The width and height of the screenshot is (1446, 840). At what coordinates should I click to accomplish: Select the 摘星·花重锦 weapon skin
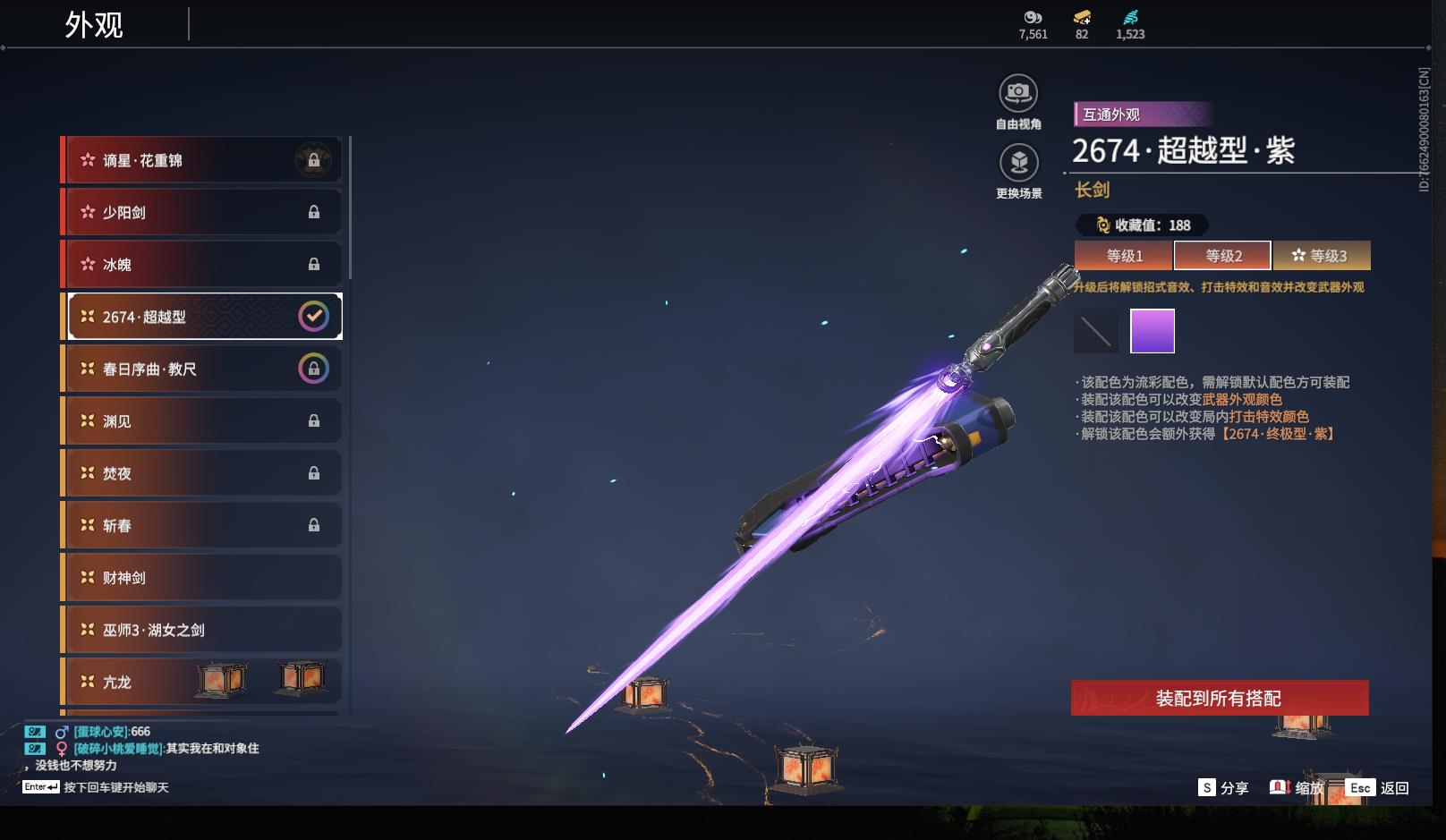pos(202,160)
